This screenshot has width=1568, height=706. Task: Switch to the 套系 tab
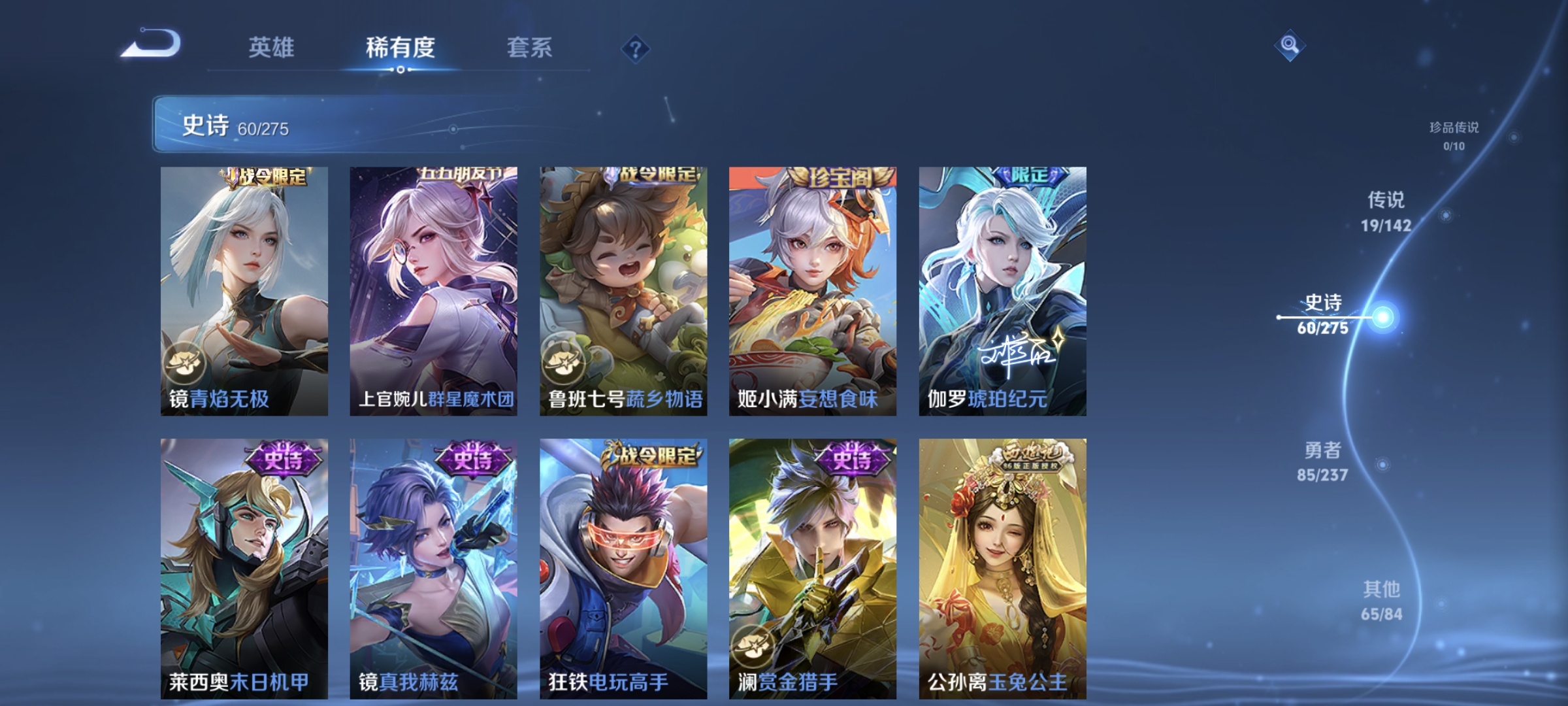[531, 47]
